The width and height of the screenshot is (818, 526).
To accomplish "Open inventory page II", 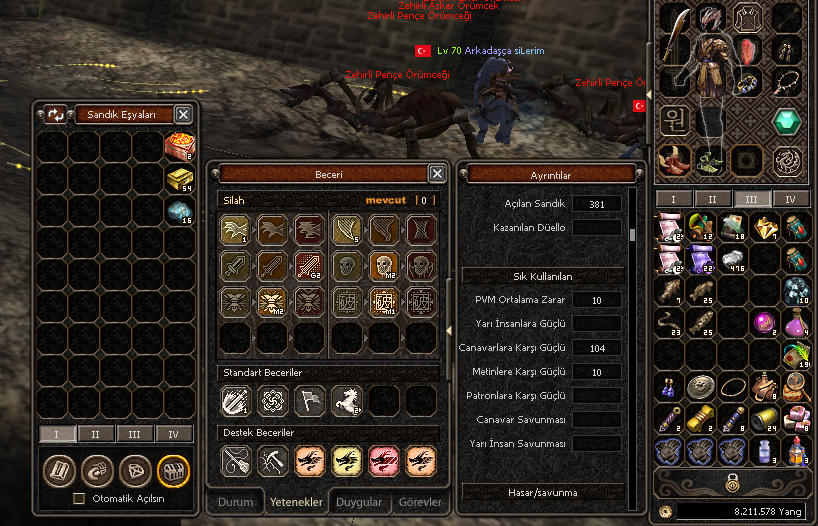I will 713,199.
